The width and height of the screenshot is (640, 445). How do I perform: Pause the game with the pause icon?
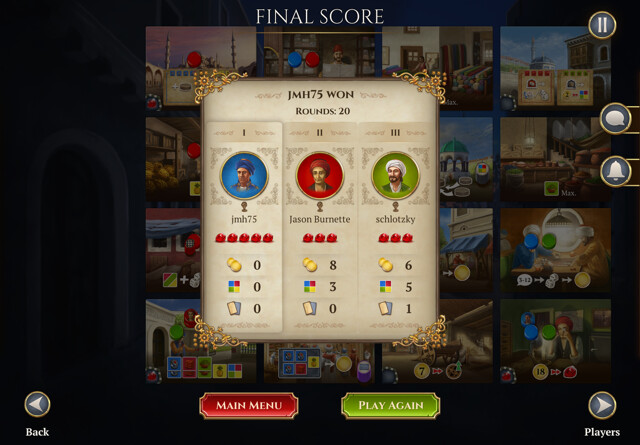pyautogui.click(x=602, y=25)
